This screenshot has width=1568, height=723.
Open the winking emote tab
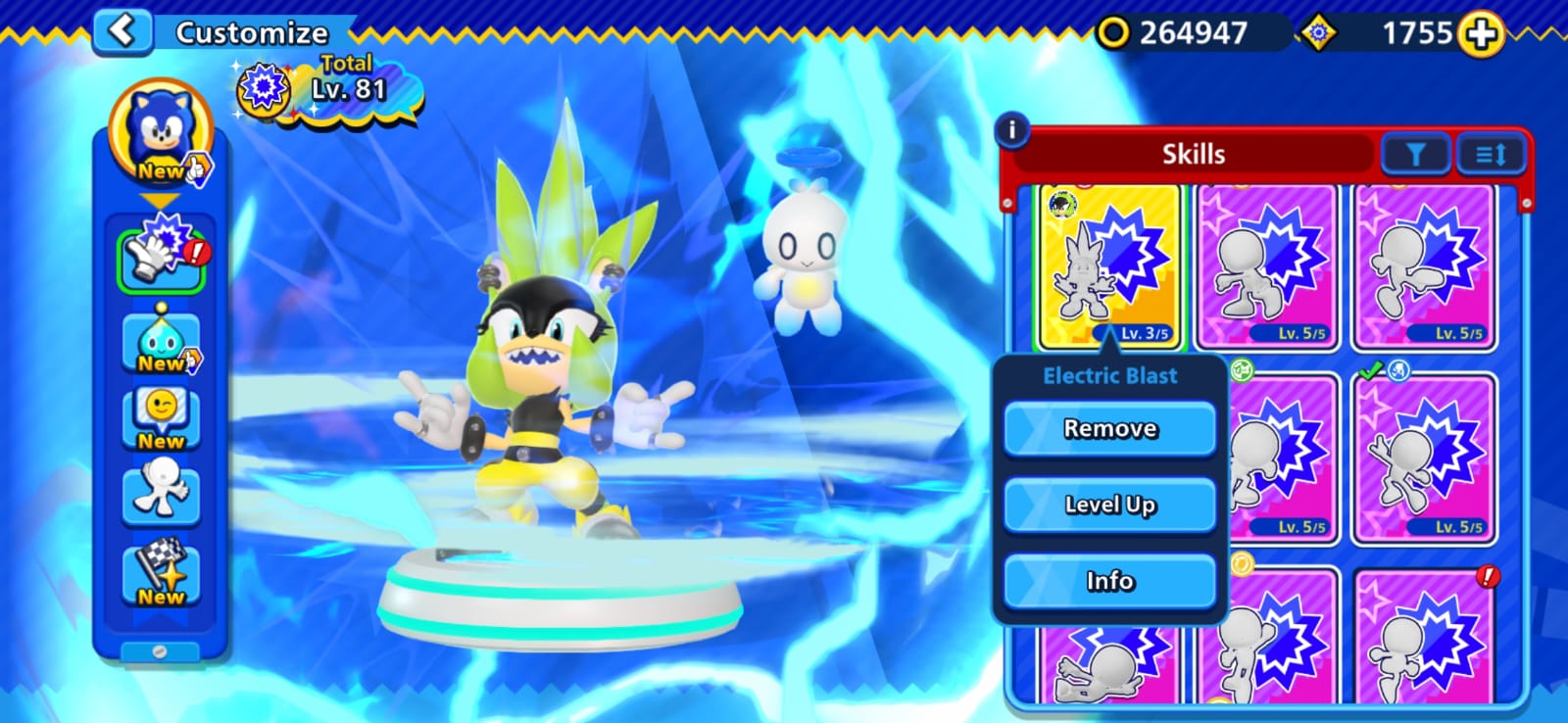point(162,418)
